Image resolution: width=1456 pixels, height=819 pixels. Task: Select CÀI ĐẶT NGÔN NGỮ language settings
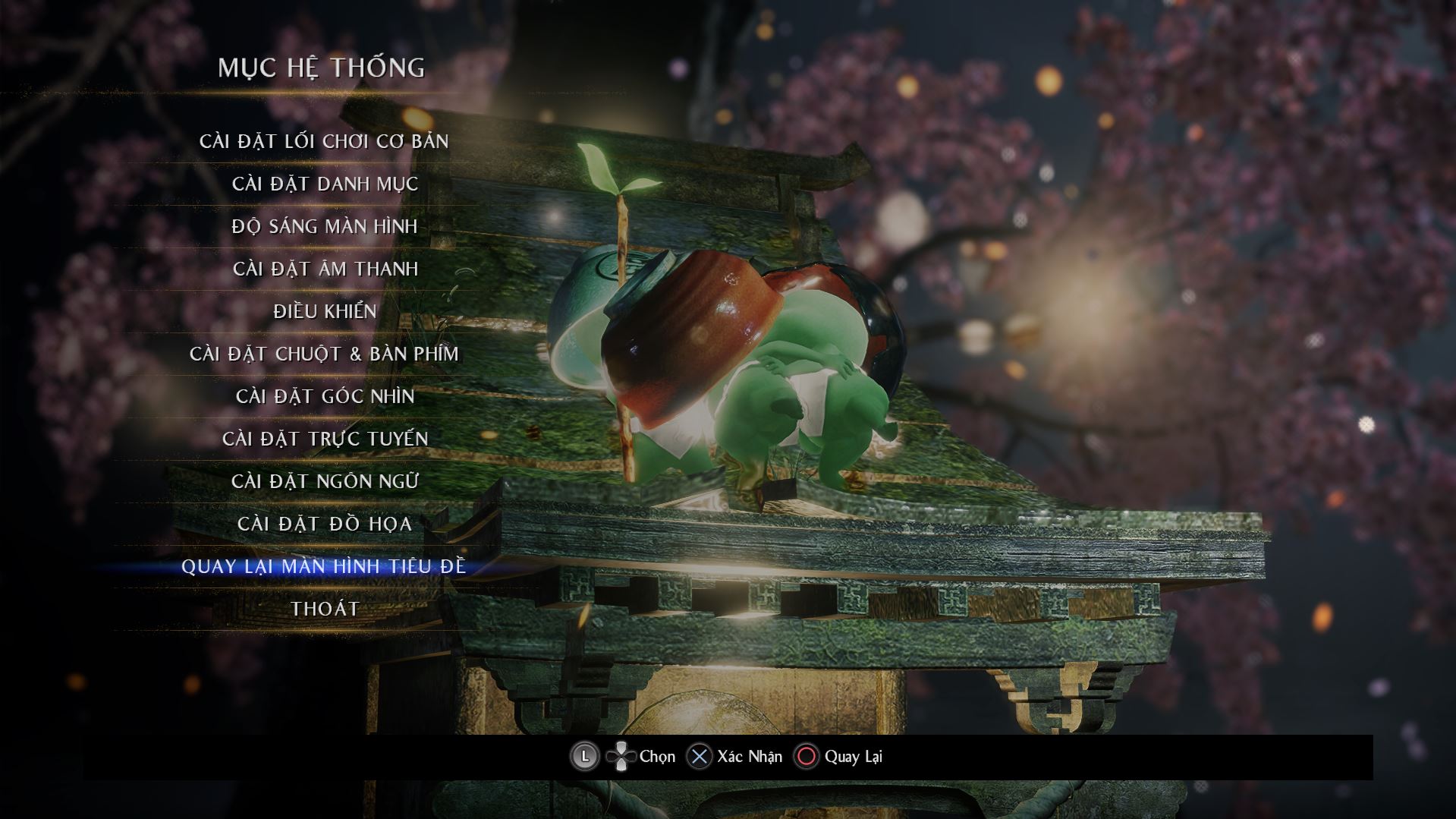[325, 480]
